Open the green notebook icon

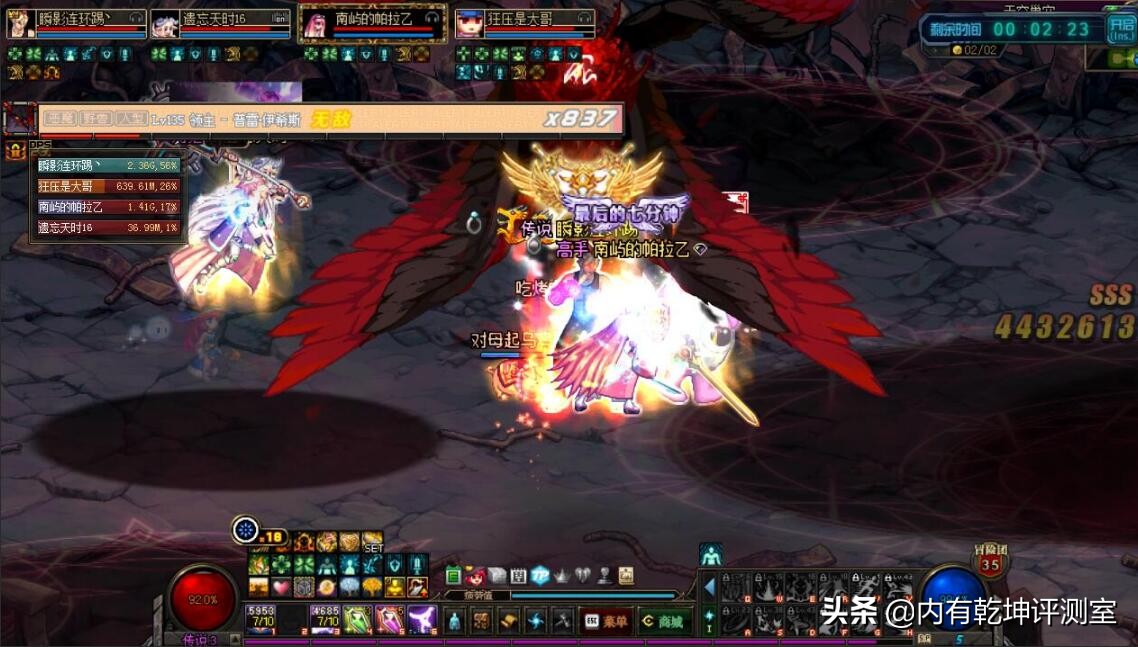coord(453,576)
